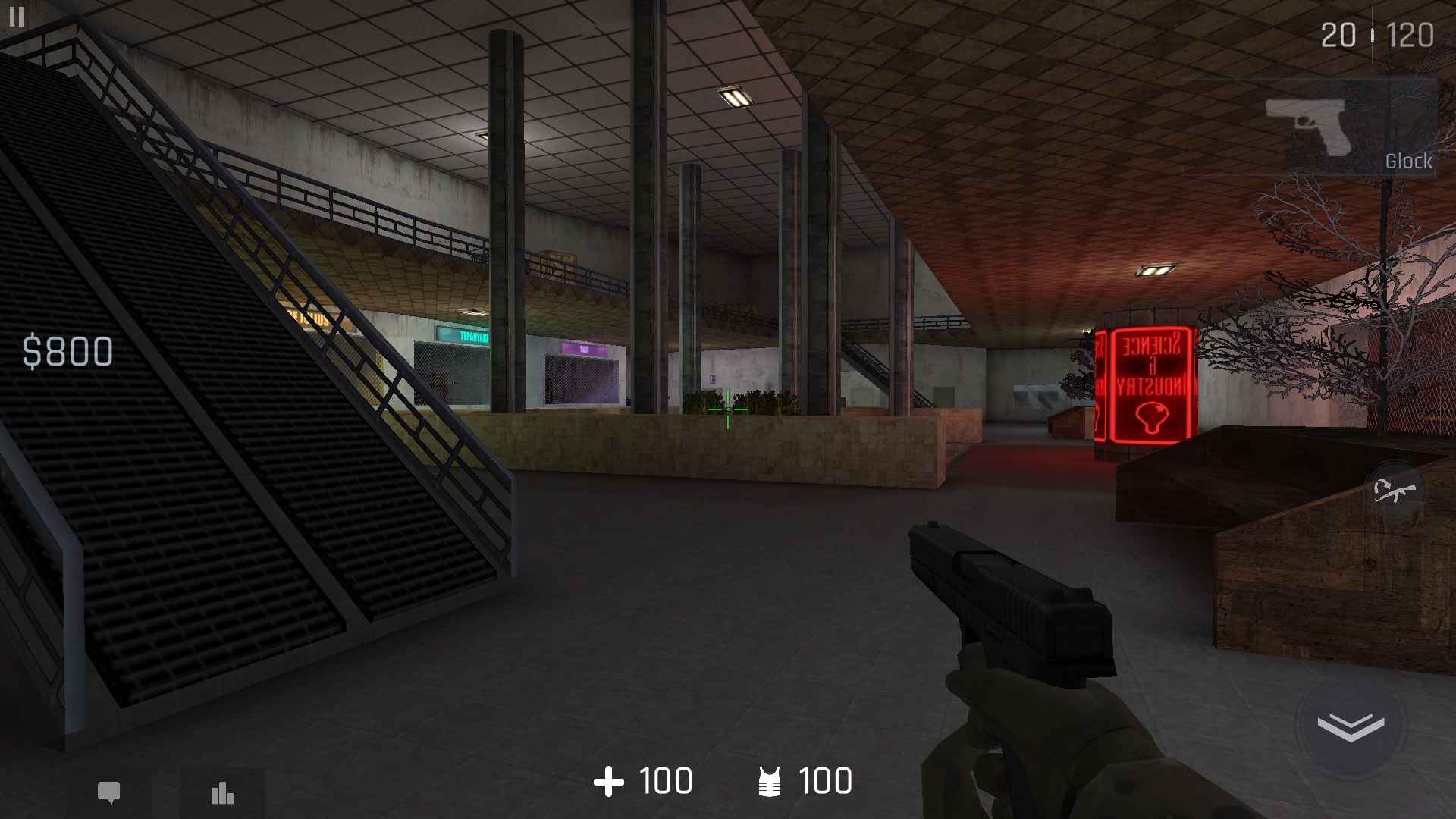Pause the game with the pause icon
Viewport: 1456px width, 819px height.
pyautogui.click(x=16, y=17)
